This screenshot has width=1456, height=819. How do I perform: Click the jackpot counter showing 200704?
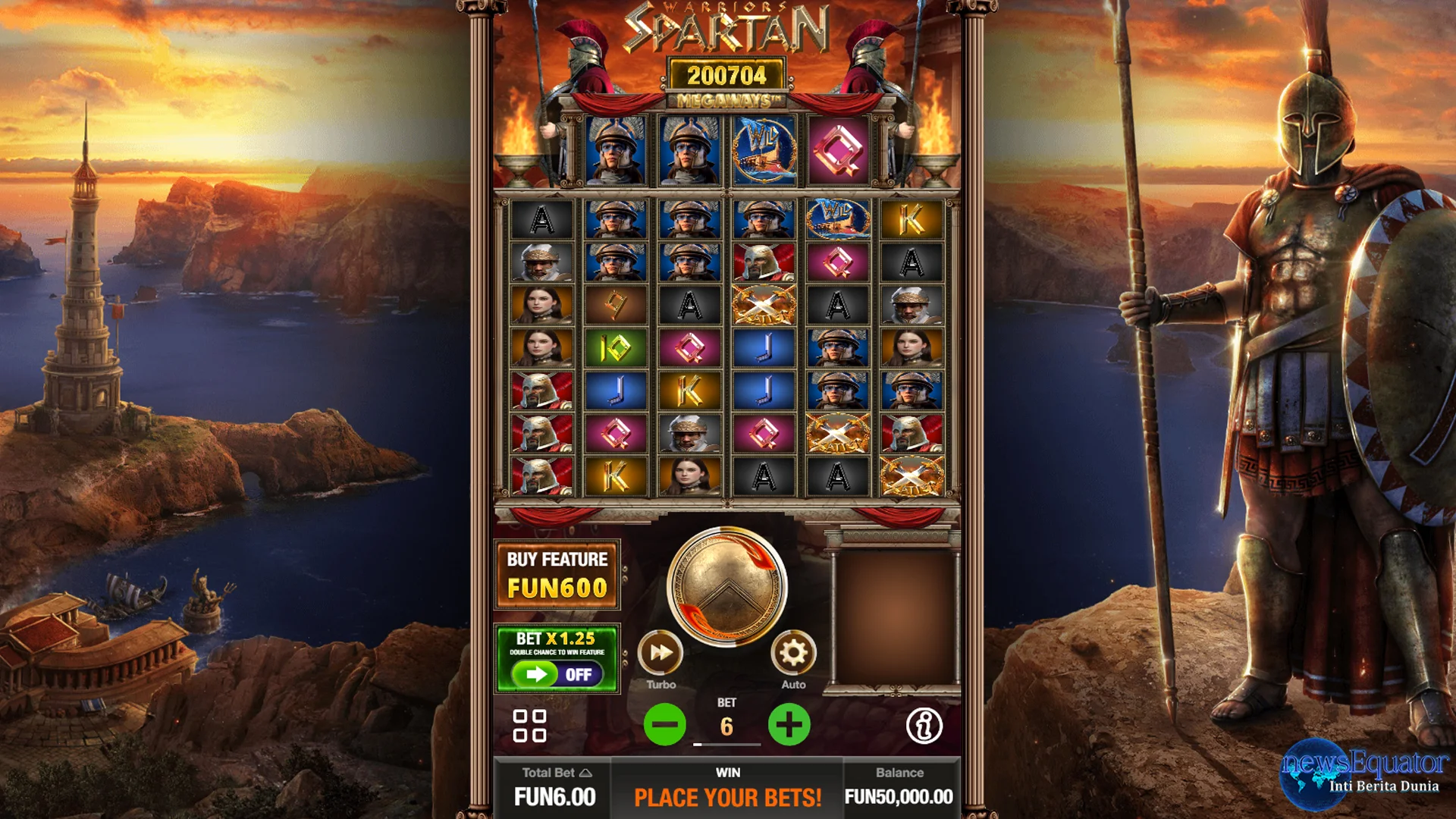point(726,74)
